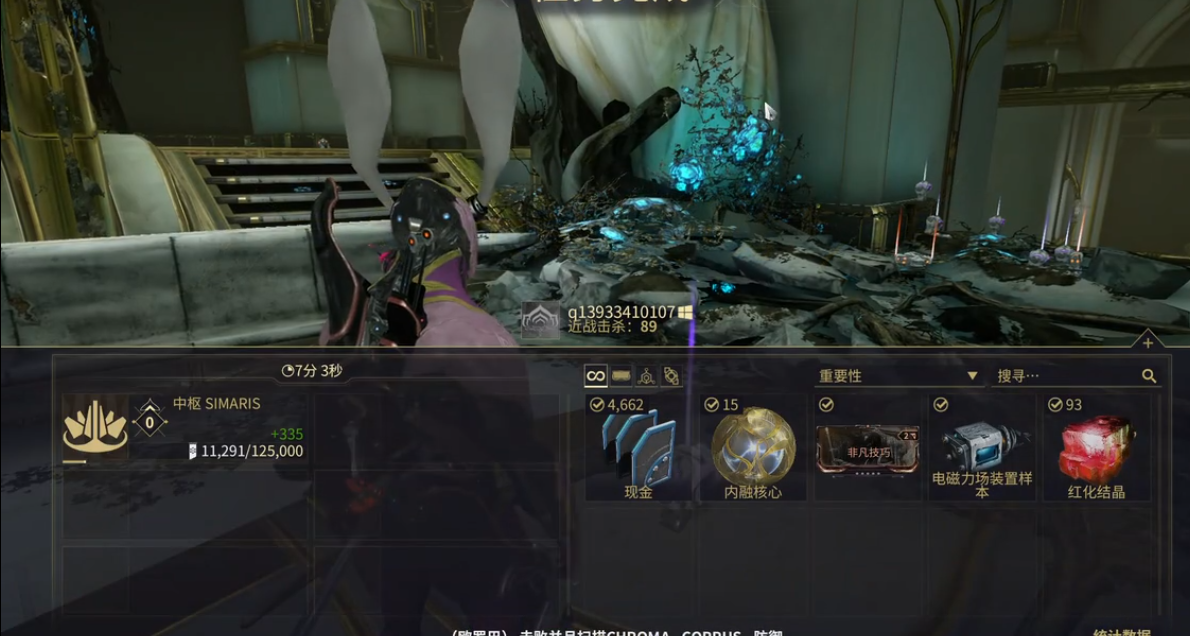Select the 电磁力场装置样本 reward tile

(x=981, y=449)
